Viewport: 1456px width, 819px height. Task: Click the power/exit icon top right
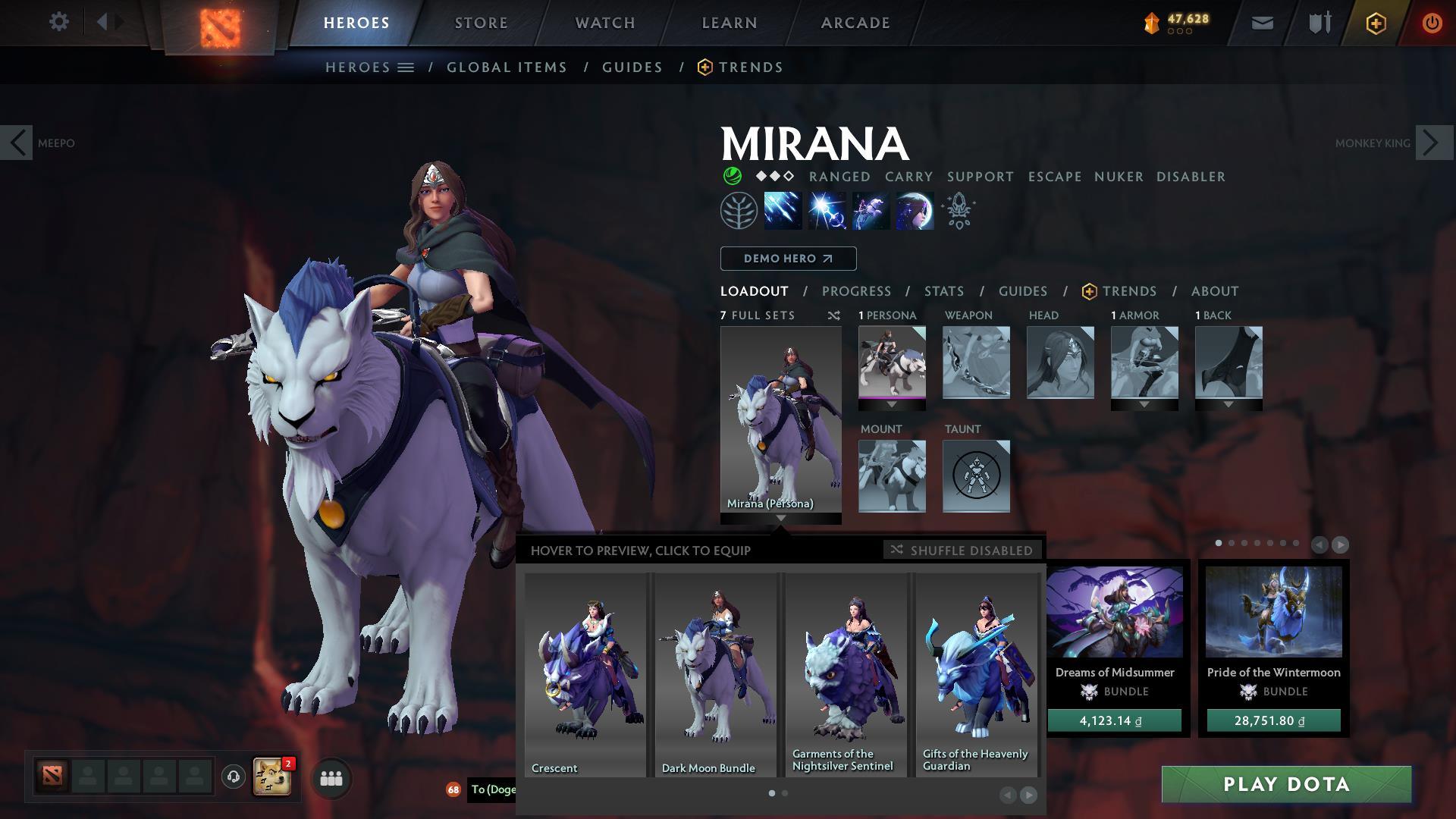point(1432,23)
